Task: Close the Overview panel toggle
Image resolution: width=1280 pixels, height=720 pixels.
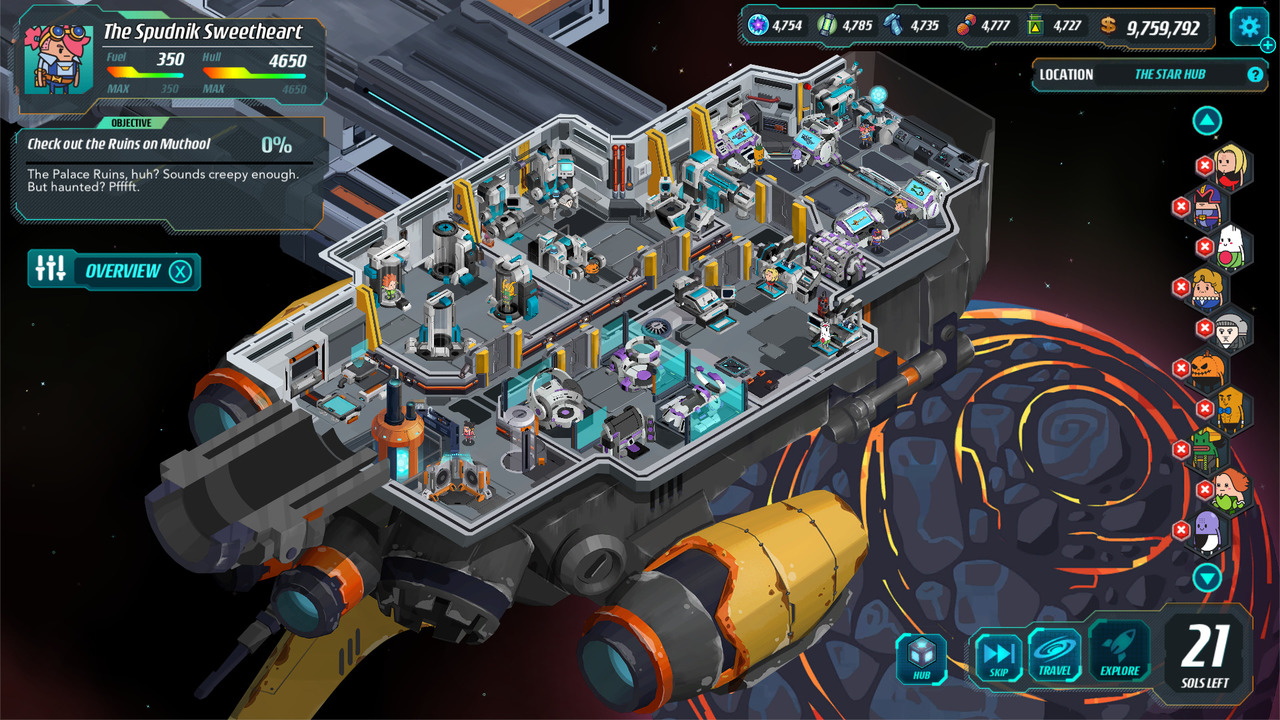Action: [x=180, y=271]
